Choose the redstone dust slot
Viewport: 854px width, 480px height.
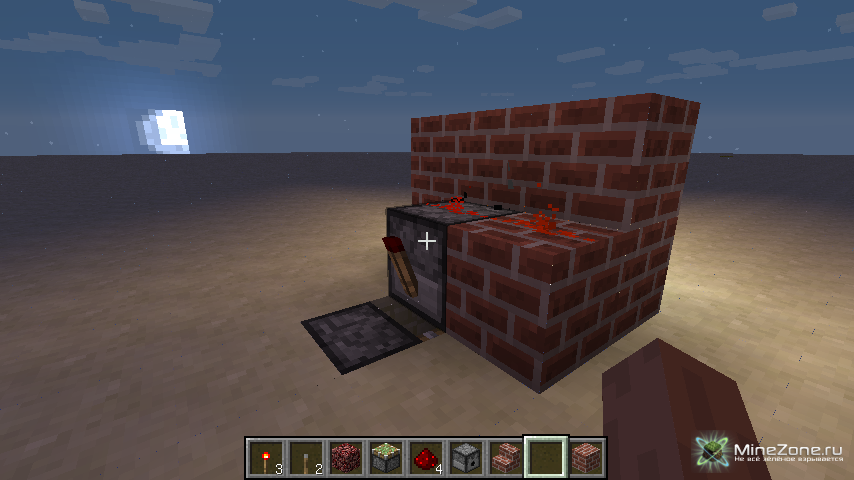(x=427, y=457)
